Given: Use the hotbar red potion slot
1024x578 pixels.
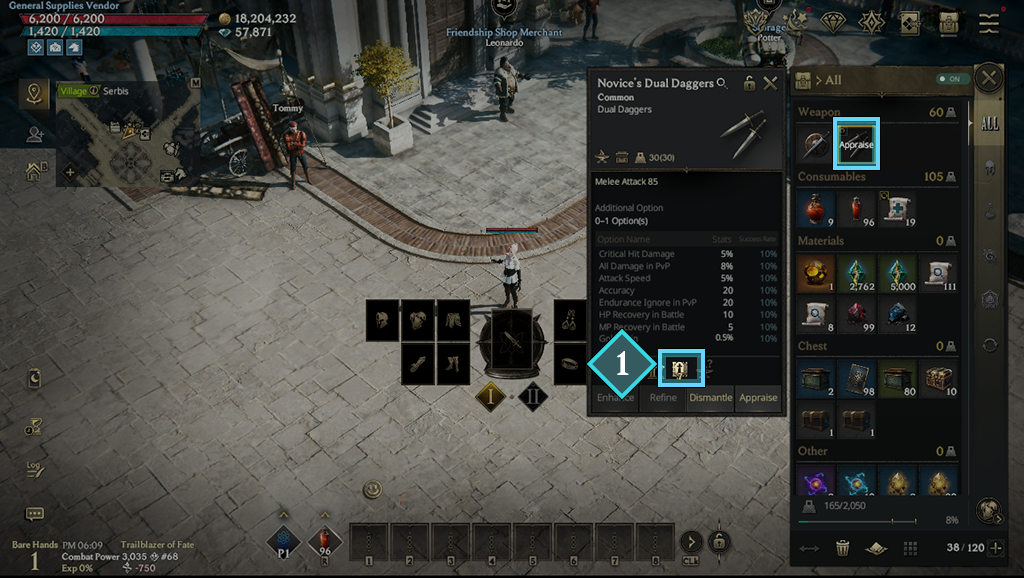Looking at the screenshot, I should click(325, 544).
